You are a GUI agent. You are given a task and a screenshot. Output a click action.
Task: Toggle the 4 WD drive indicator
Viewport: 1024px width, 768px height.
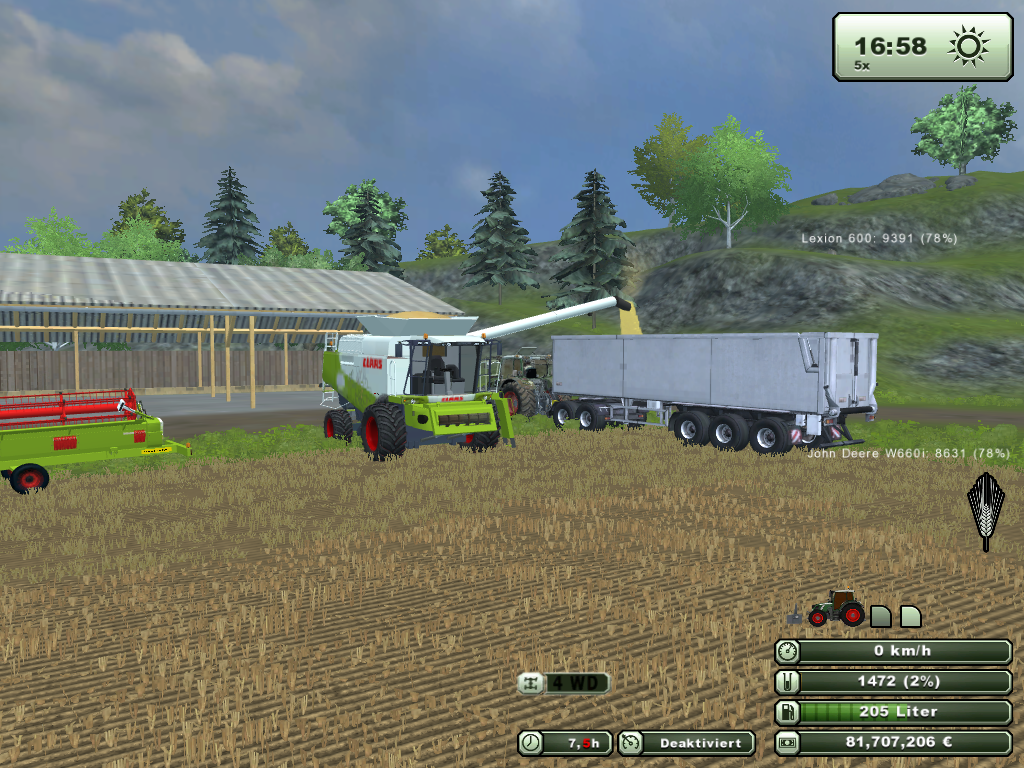(563, 683)
